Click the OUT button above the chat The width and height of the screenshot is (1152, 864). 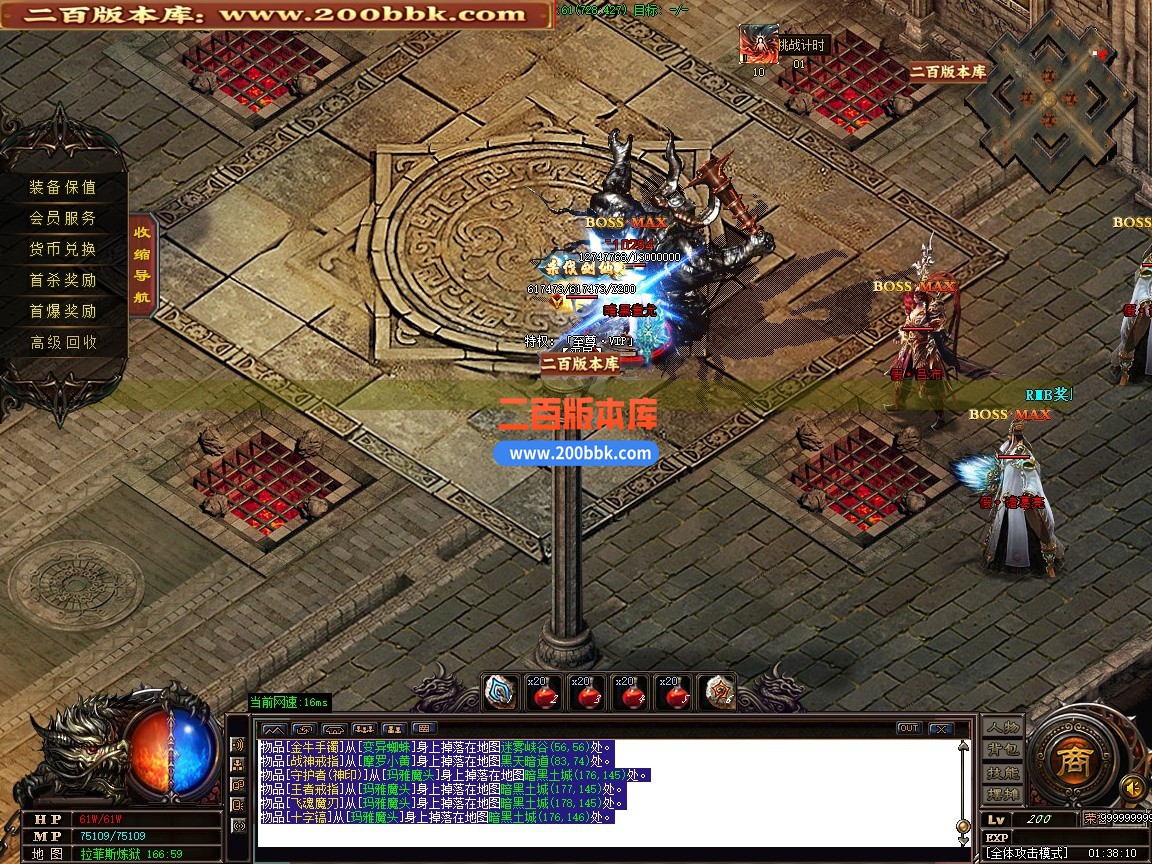909,728
